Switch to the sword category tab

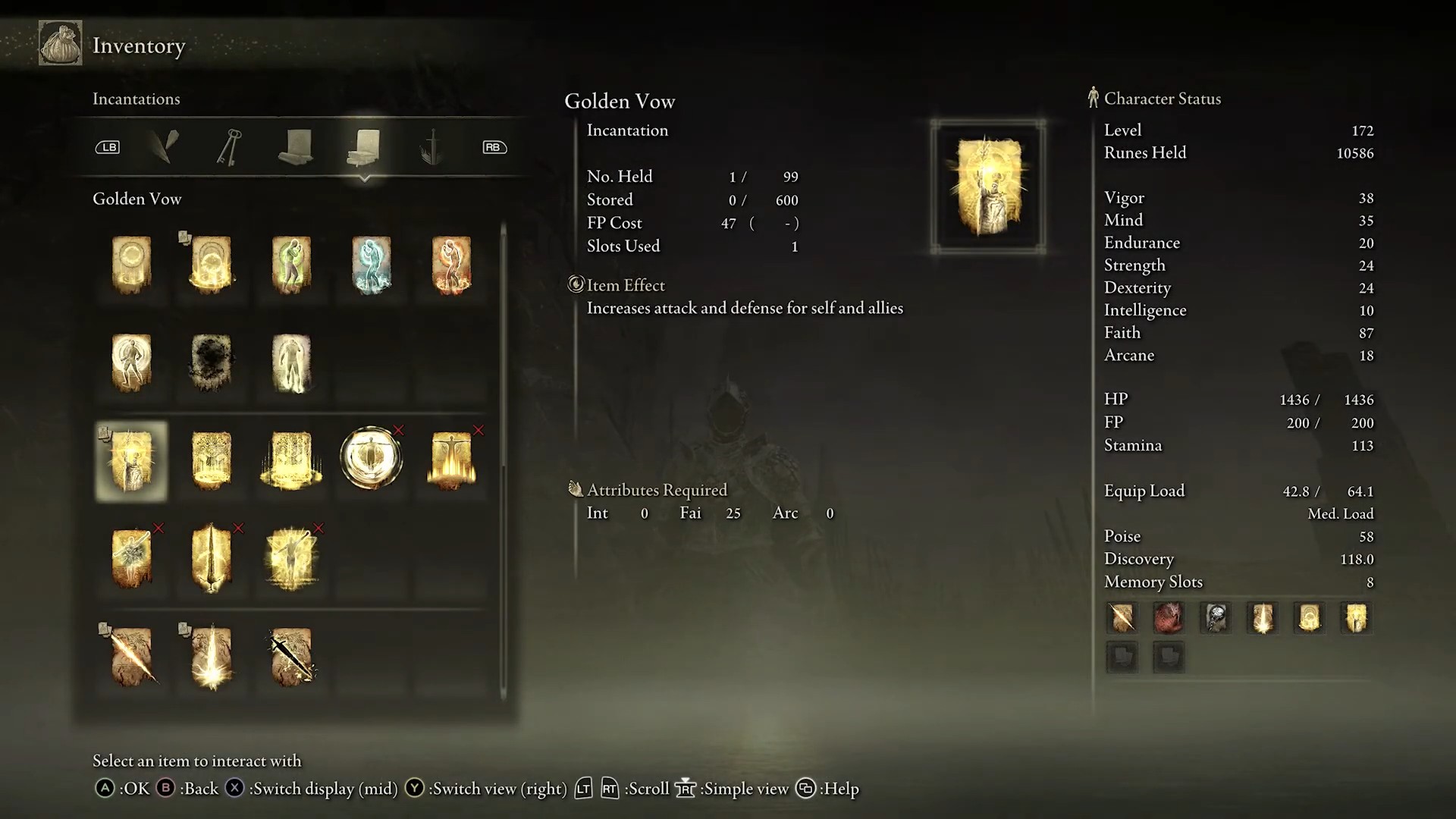click(431, 147)
